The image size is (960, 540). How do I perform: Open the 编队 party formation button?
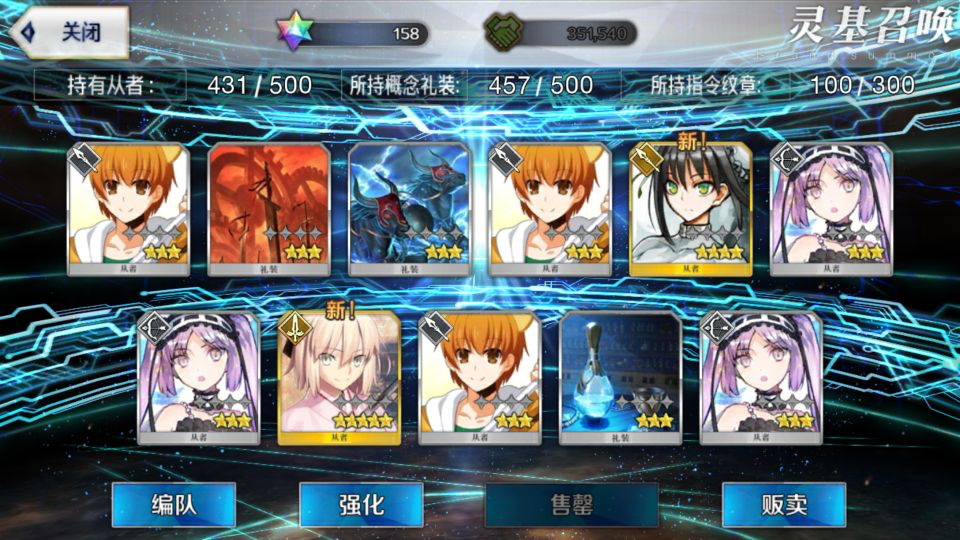click(173, 504)
